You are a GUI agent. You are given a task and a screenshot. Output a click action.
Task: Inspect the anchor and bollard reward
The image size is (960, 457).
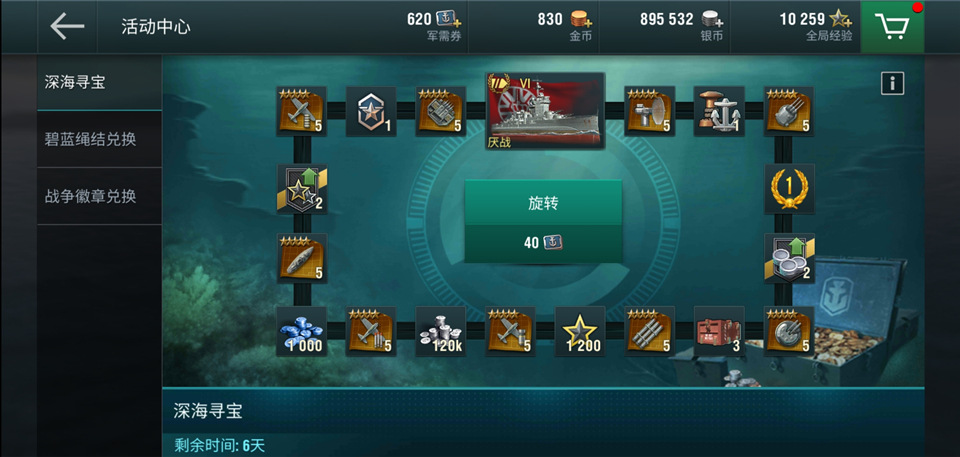tap(719, 111)
